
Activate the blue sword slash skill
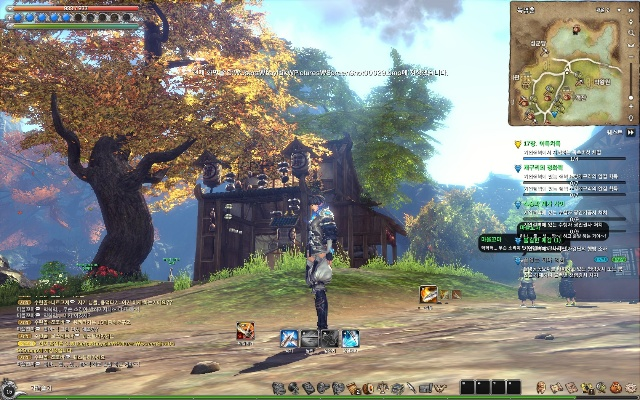(x=289, y=338)
